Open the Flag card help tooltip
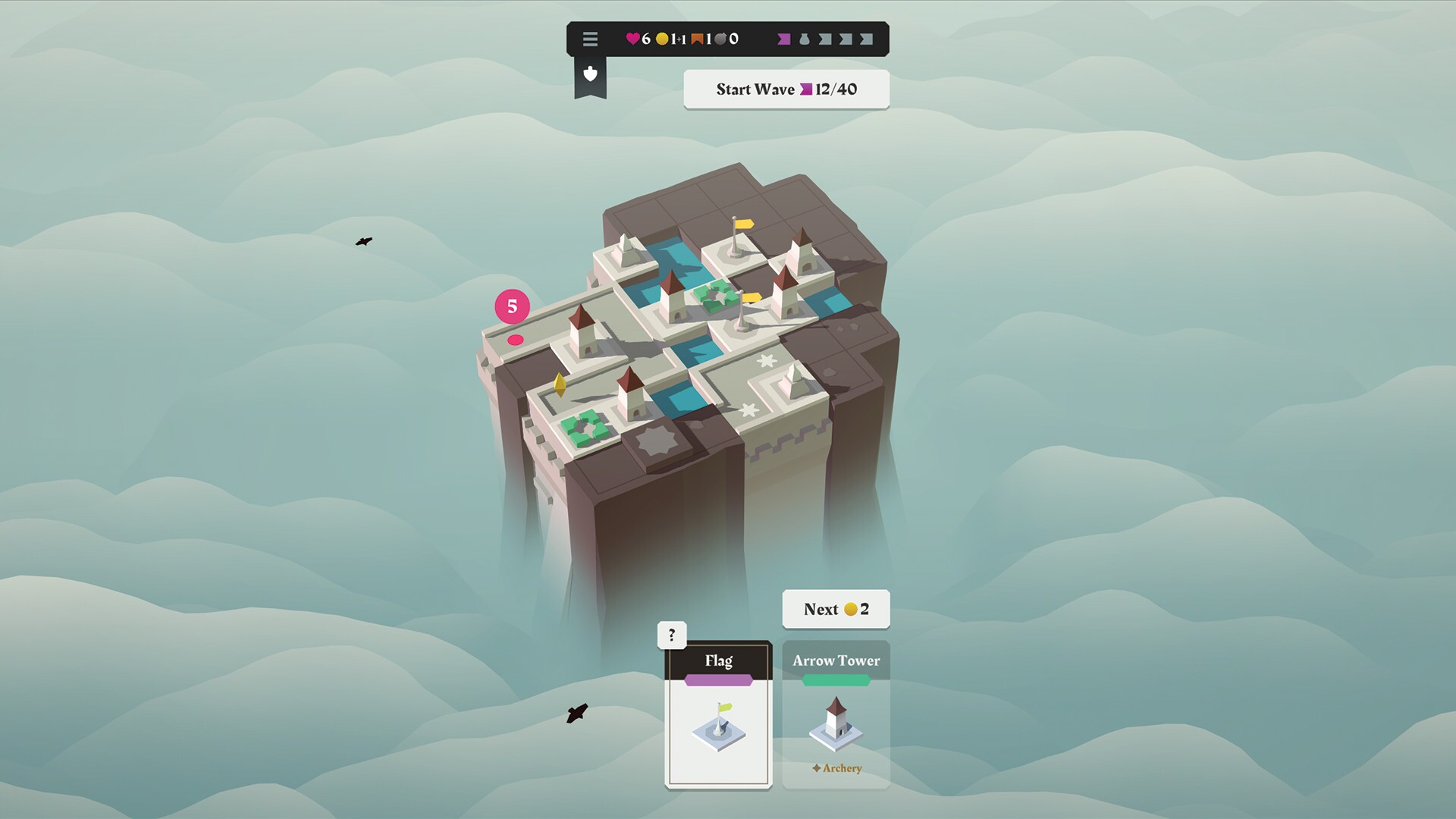1456x819 pixels. click(670, 634)
